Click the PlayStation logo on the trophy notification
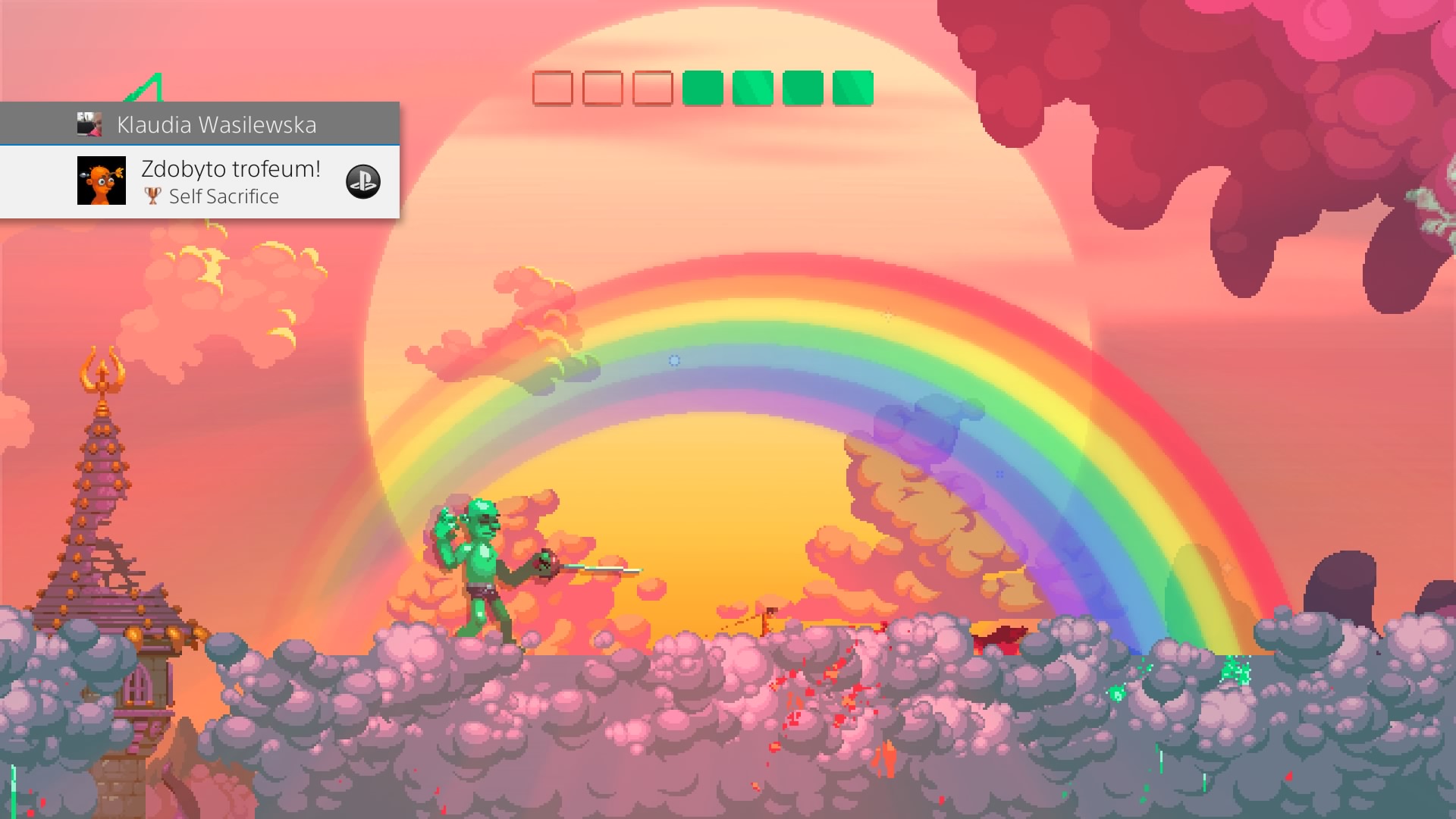Image resolution: width=1456 pixels, height=819 pixels. tap(362, 182)
